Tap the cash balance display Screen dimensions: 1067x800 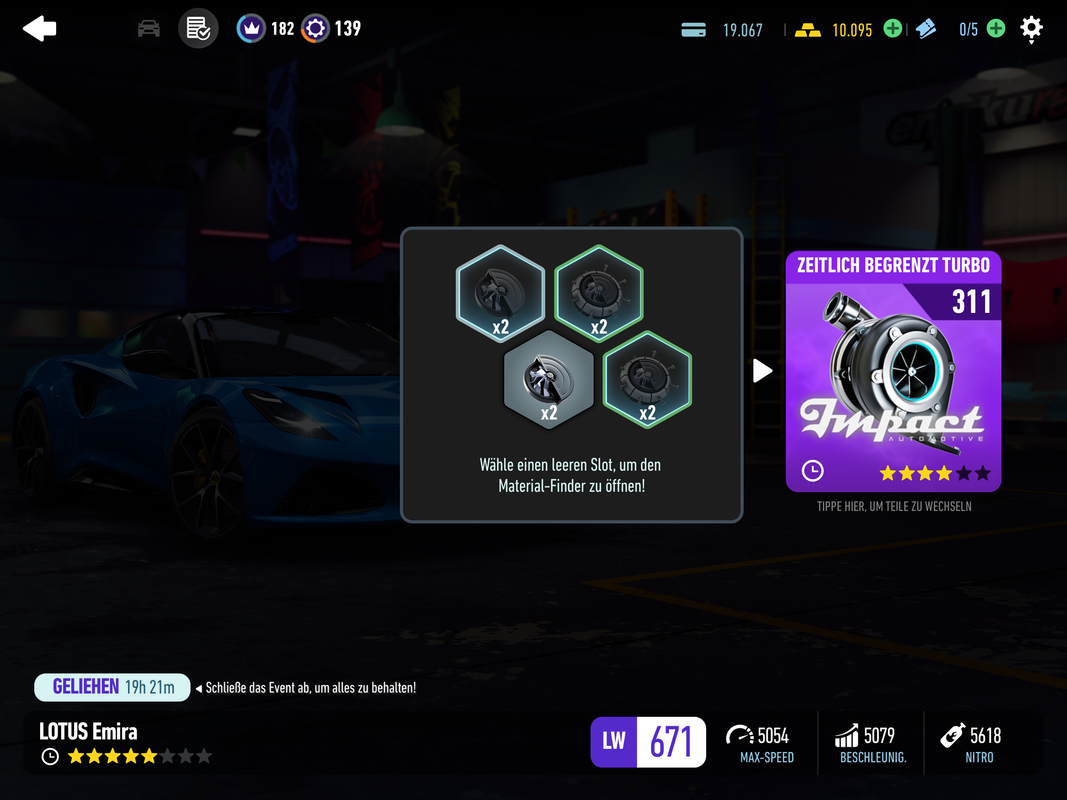(722, 30)
